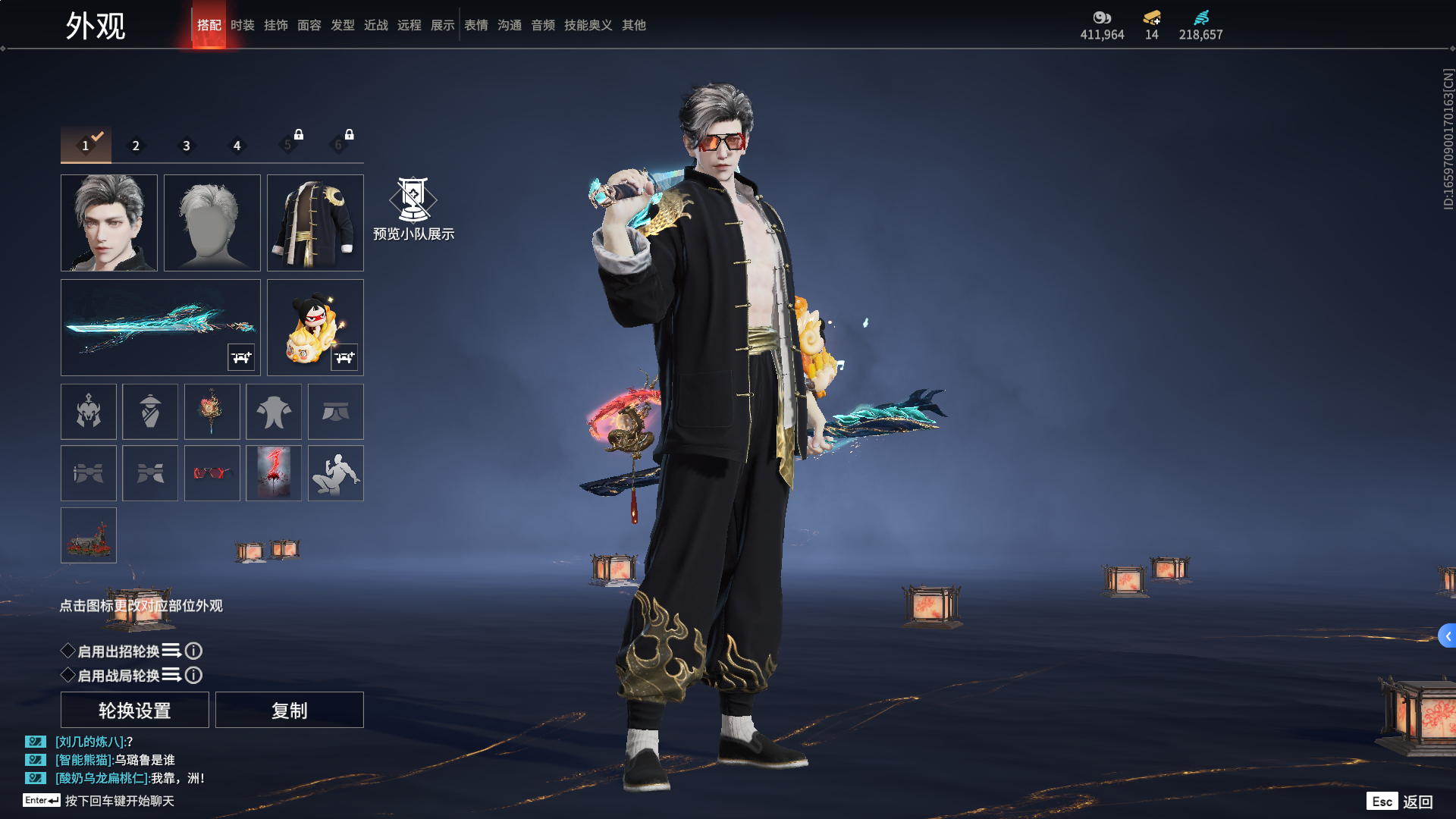
Task: Return with the 返回 button
Action: pyautogui.click(x=1417, y=802)
